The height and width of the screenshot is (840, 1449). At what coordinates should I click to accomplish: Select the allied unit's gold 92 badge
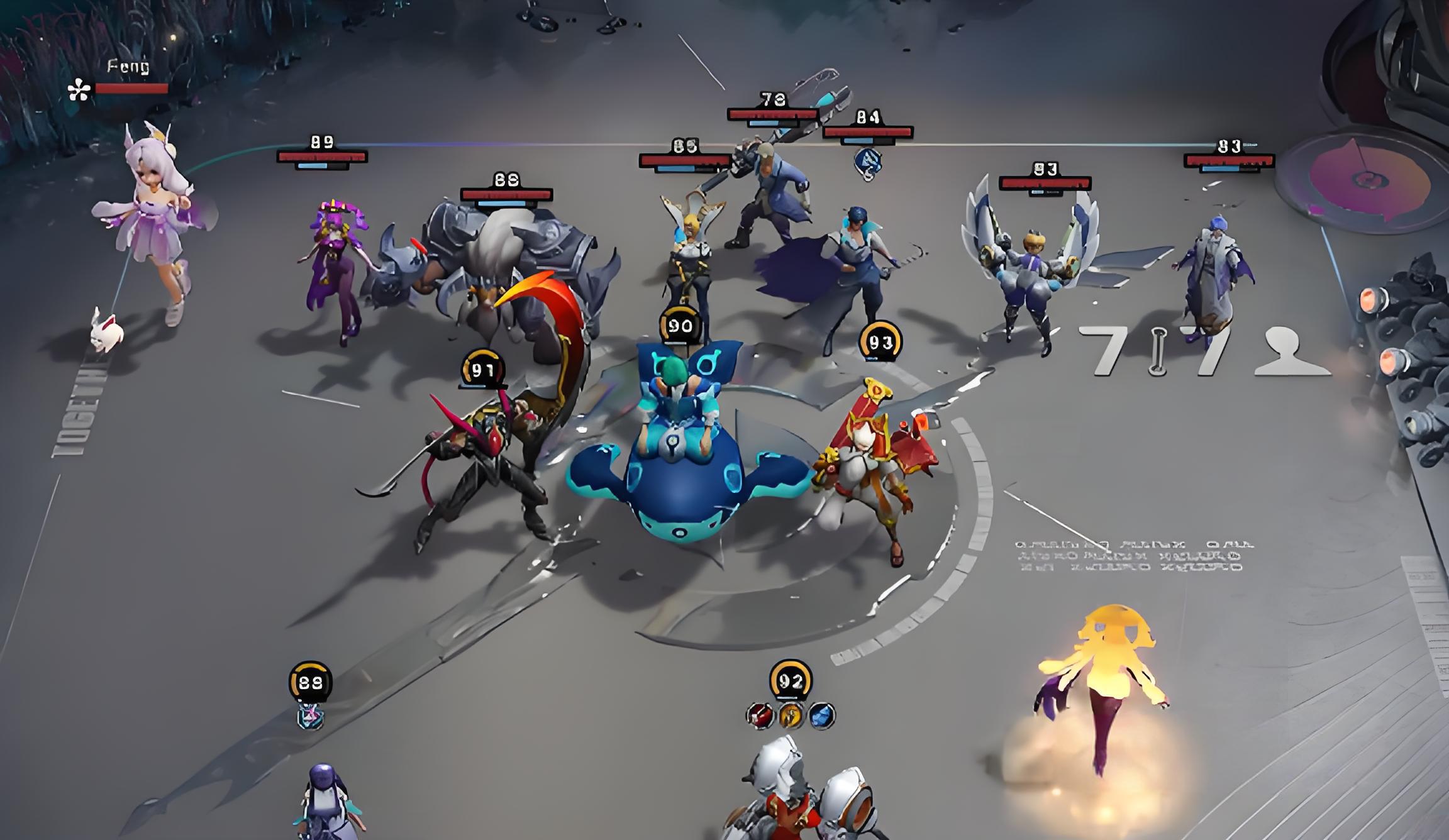791,680
